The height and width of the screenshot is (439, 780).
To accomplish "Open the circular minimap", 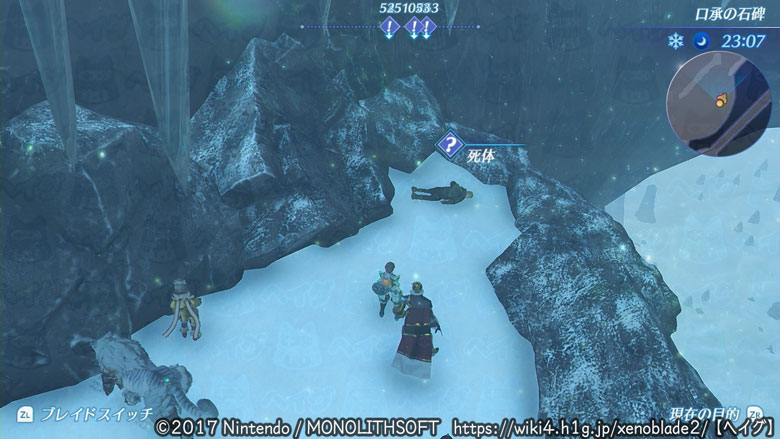I will click(x=718, y=98).
